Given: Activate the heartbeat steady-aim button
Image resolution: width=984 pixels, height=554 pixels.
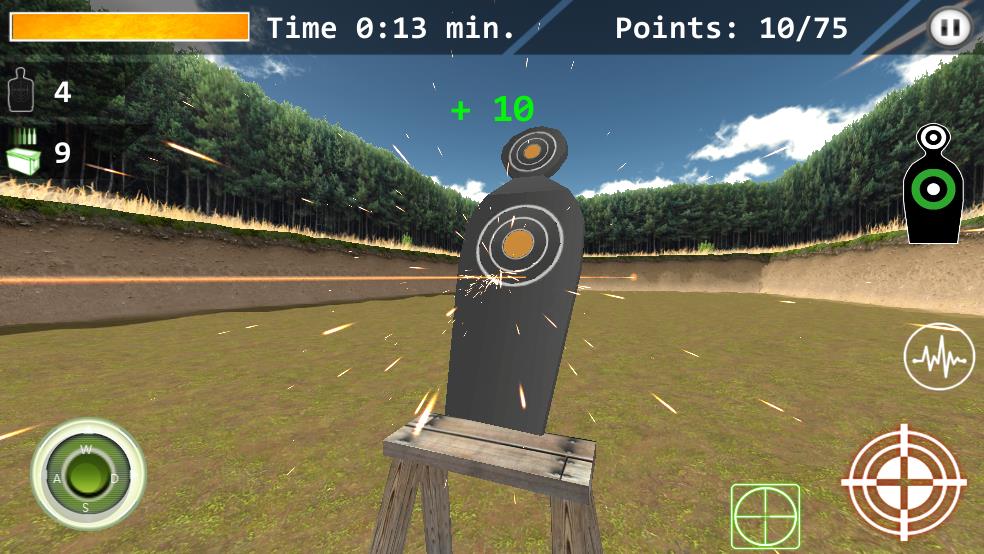Looking at the screenshot, I should click(938, 356).
